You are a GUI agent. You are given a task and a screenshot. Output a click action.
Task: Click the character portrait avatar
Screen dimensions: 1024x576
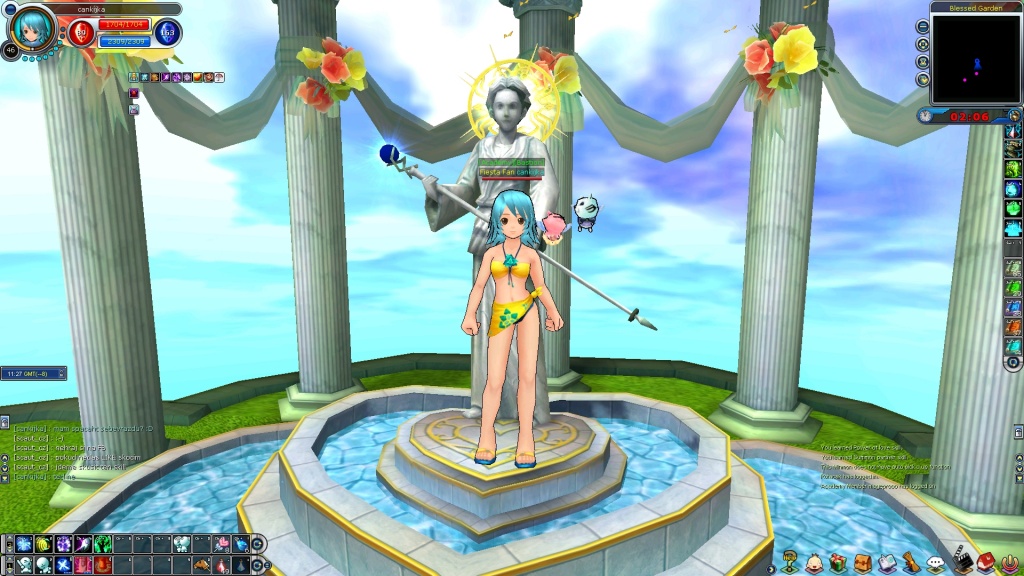(32, 30)
